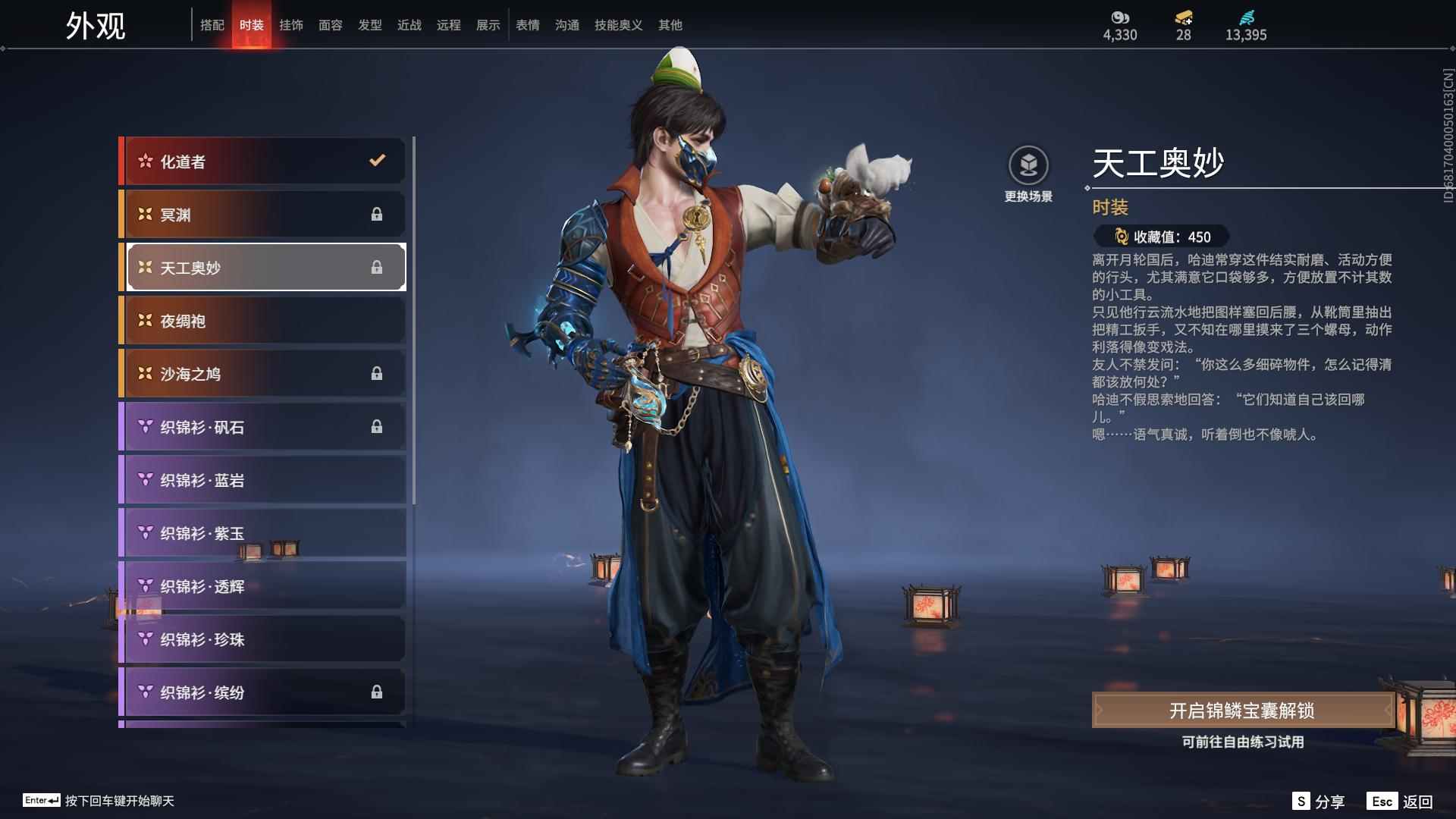Open the 近战 weapon tab
The width and height of the screenshot is (1456, 819).
(x=409, y=25)
